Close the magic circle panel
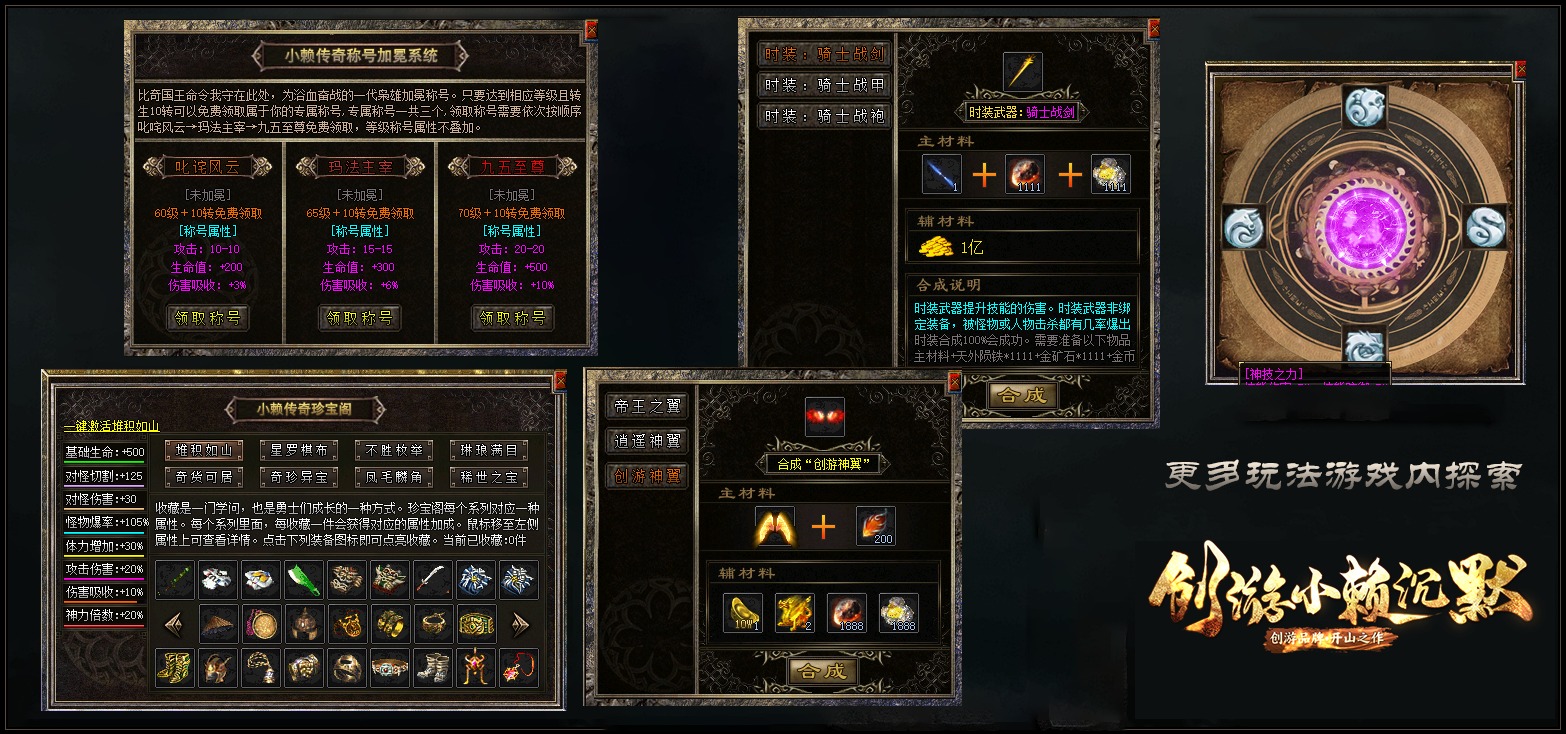The height and width of the screenshot is (734, 1566). [x=1521, y=70]
